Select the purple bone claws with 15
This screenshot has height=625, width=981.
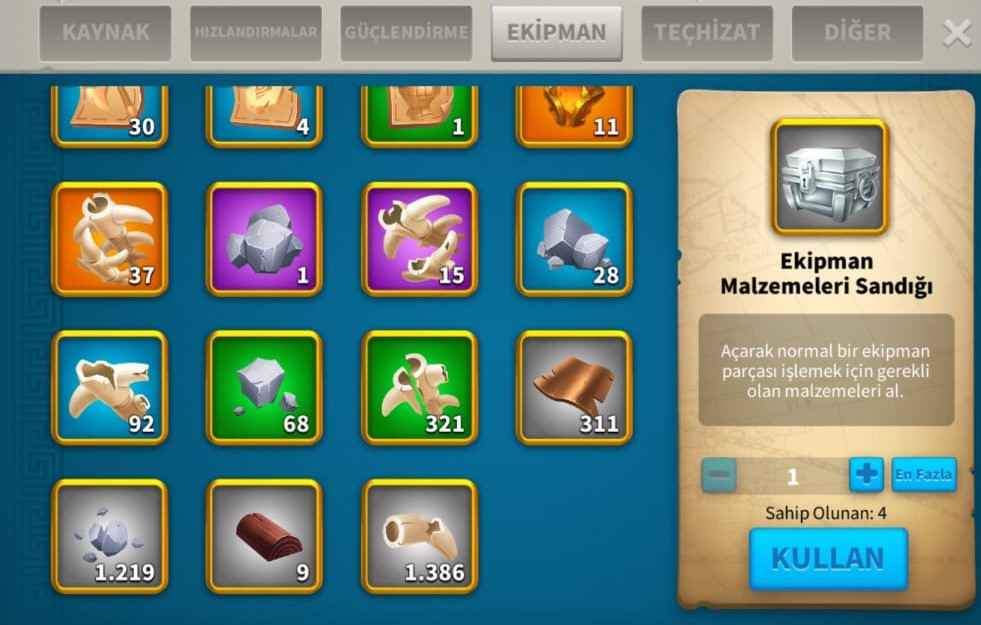tap(419, 239)
